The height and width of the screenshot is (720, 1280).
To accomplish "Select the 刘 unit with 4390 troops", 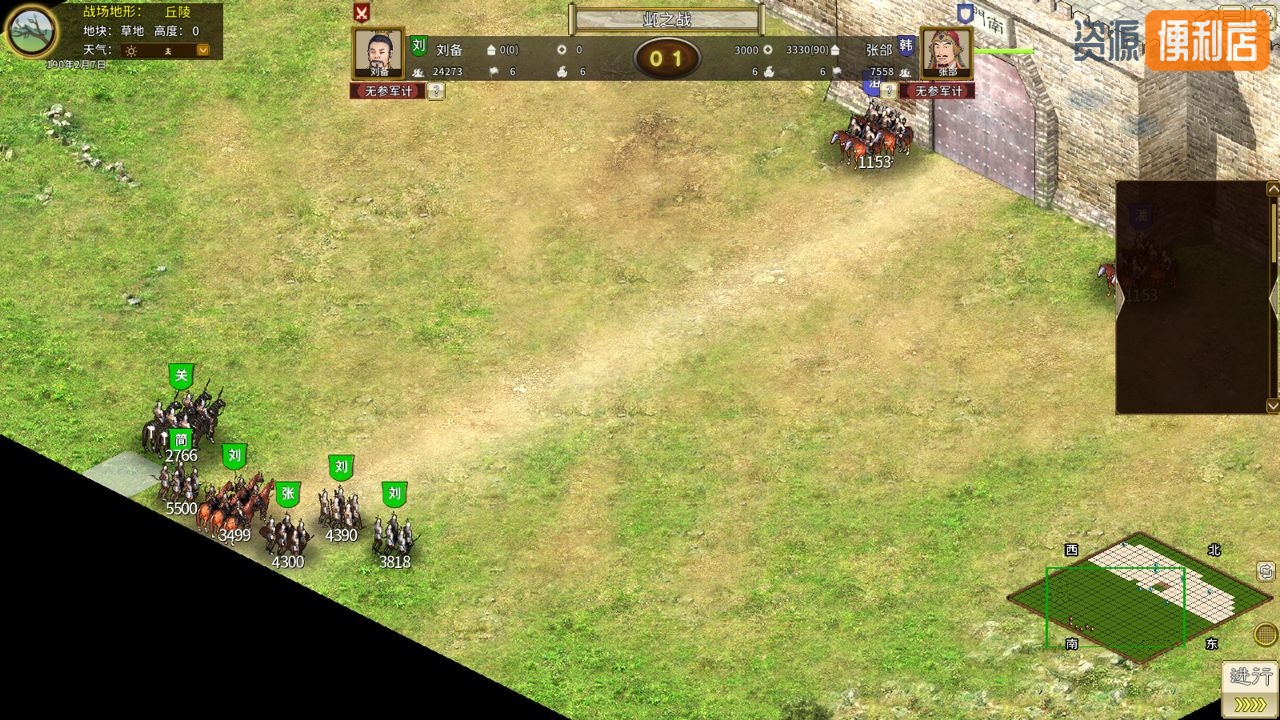I will (340, 505).
